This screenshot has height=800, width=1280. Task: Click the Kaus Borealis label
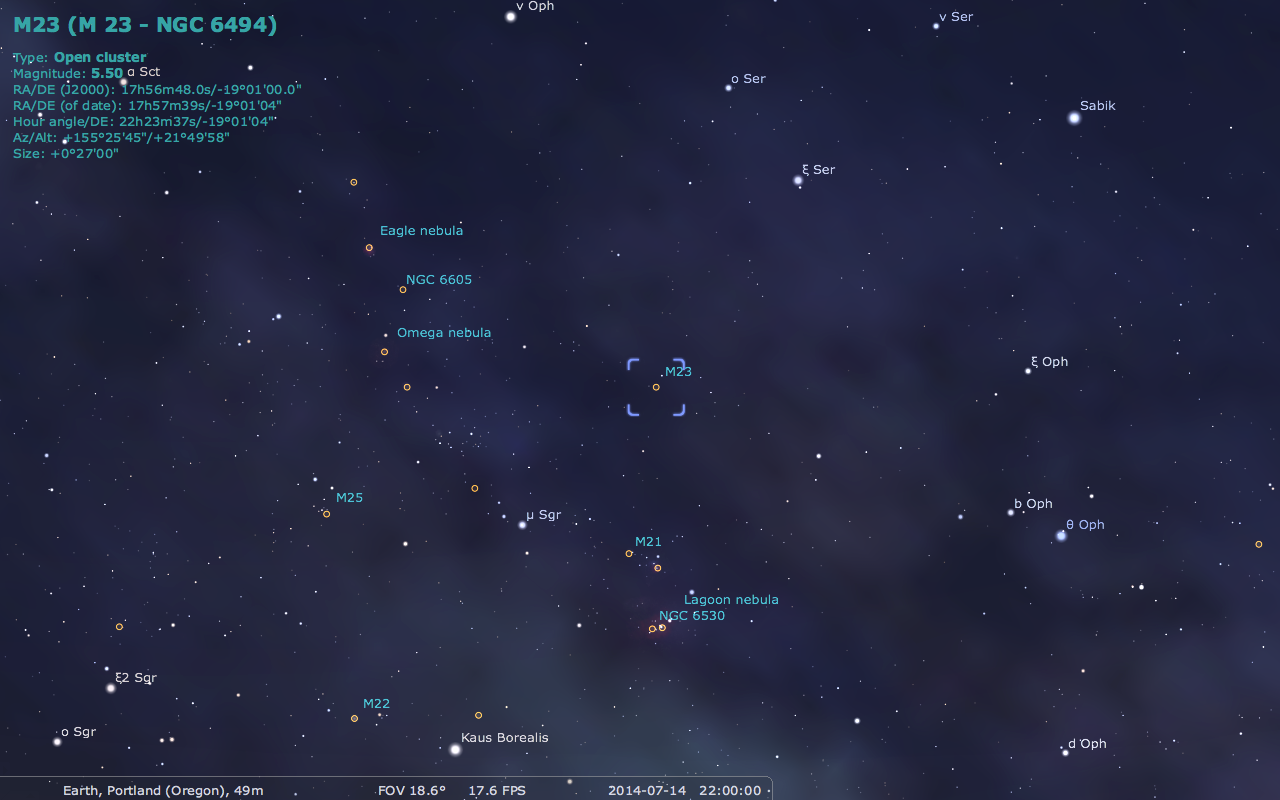point(503,737)
